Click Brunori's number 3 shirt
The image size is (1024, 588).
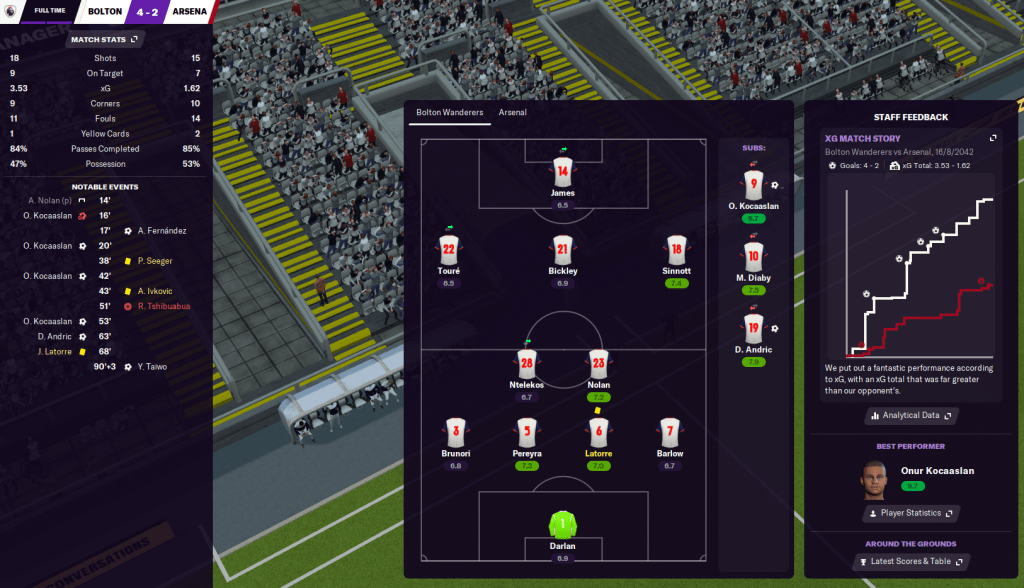coord(456,431)
